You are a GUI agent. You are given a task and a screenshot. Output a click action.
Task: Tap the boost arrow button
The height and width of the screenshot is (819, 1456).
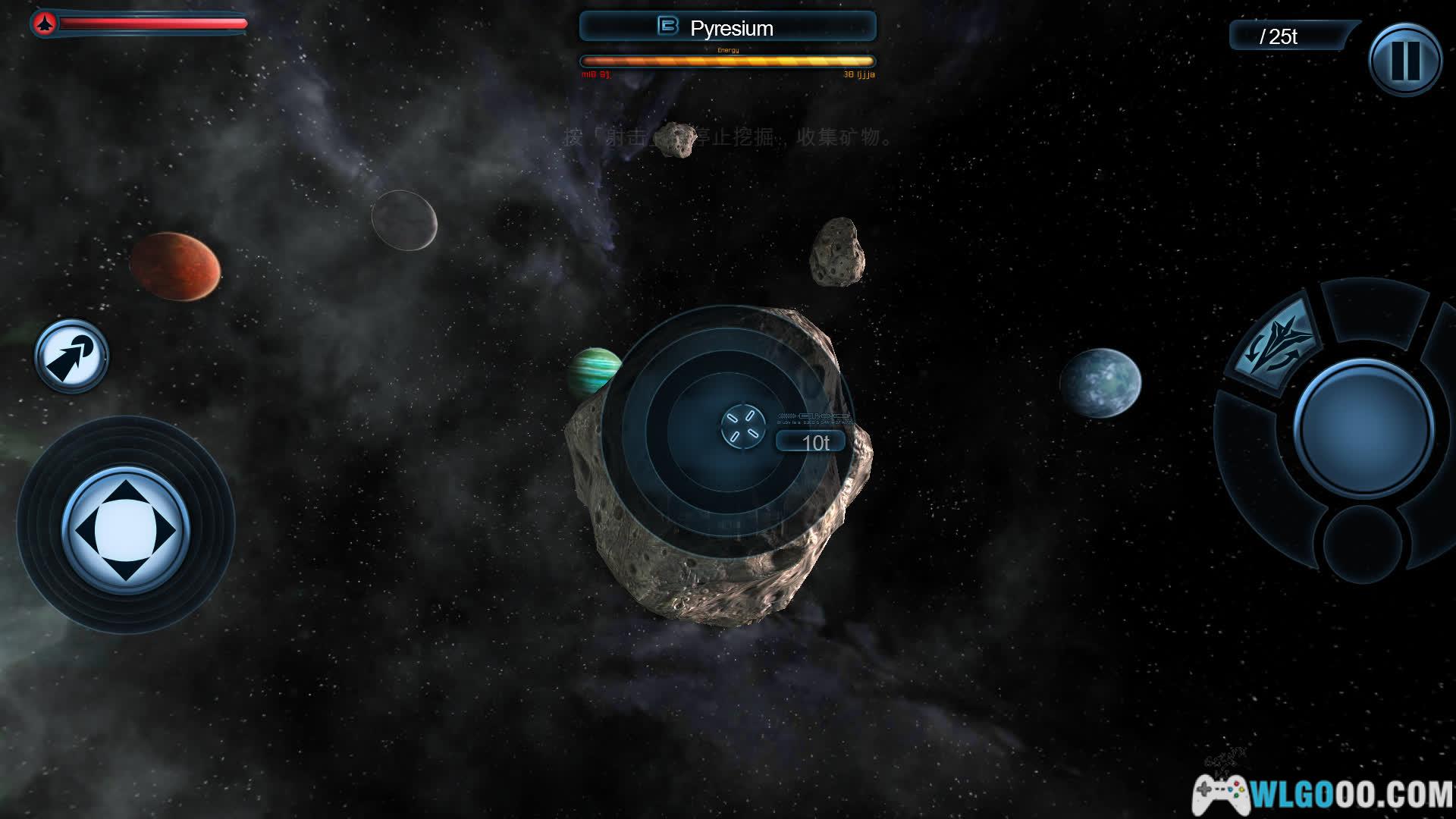tap(71, 356)
